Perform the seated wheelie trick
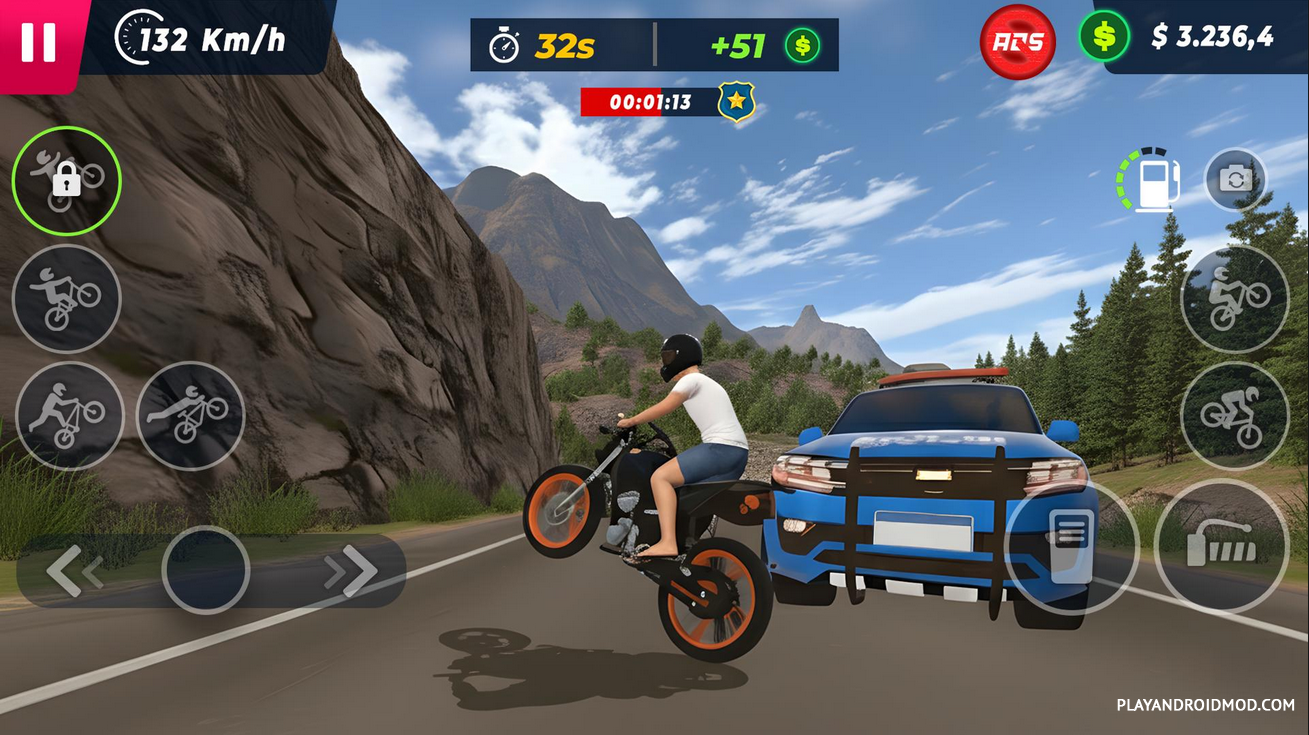Viewport: 1309px width, 735px height. (66, 298)
